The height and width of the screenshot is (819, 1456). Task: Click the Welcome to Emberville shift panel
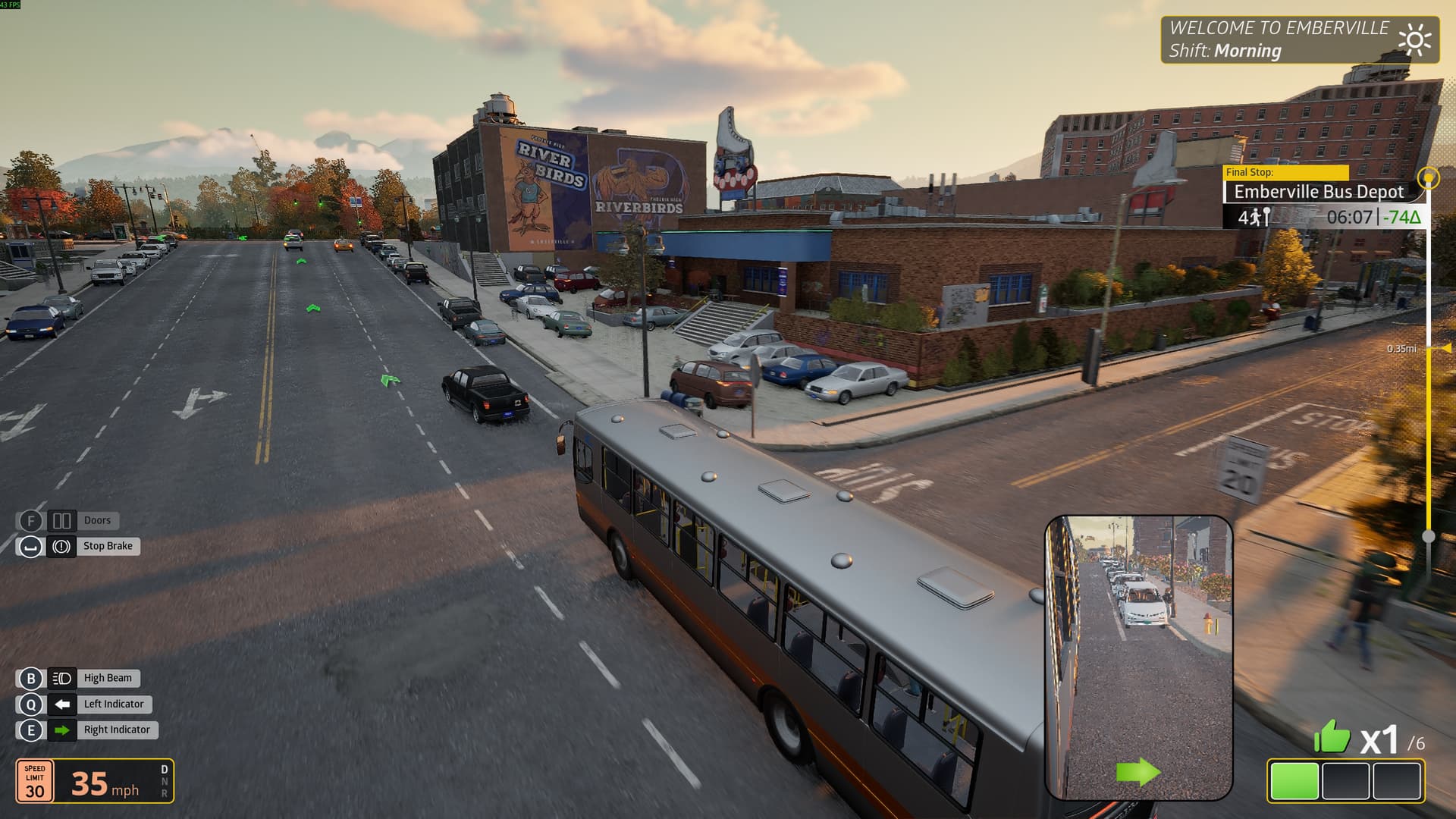coord(1300,39)
